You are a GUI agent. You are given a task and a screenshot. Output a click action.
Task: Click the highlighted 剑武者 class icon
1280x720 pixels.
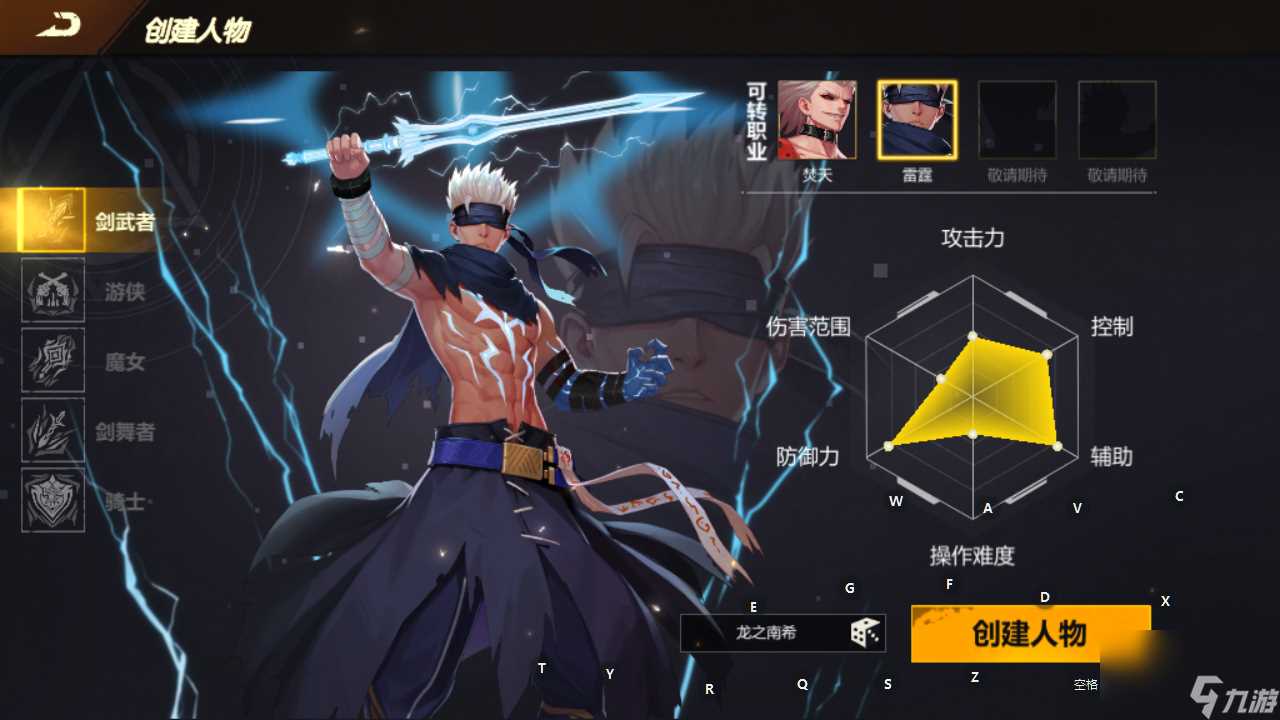point(52,219)
